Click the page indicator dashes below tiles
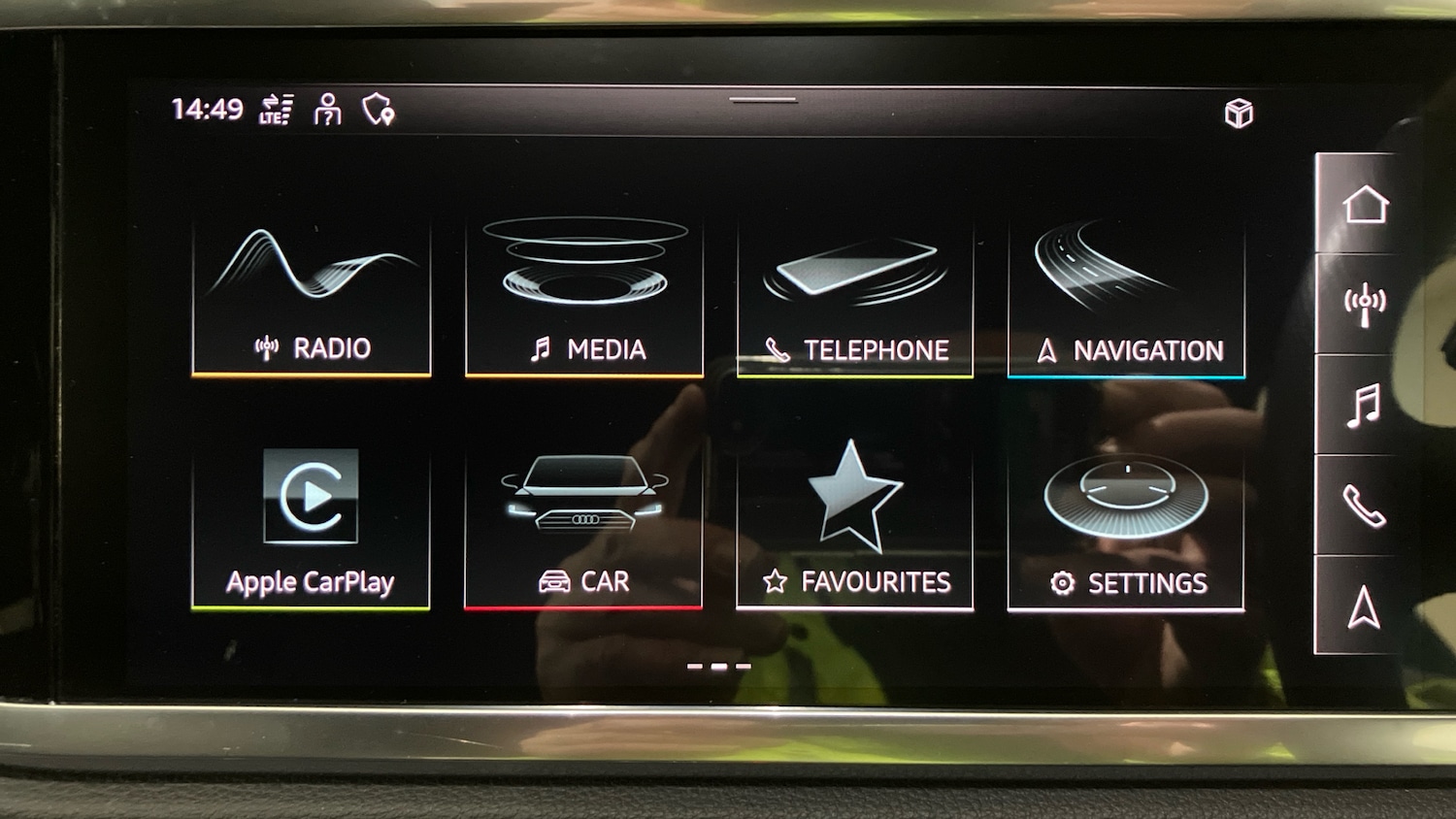The height and width of the screenshot is (819, 1456). click(718, 667)
